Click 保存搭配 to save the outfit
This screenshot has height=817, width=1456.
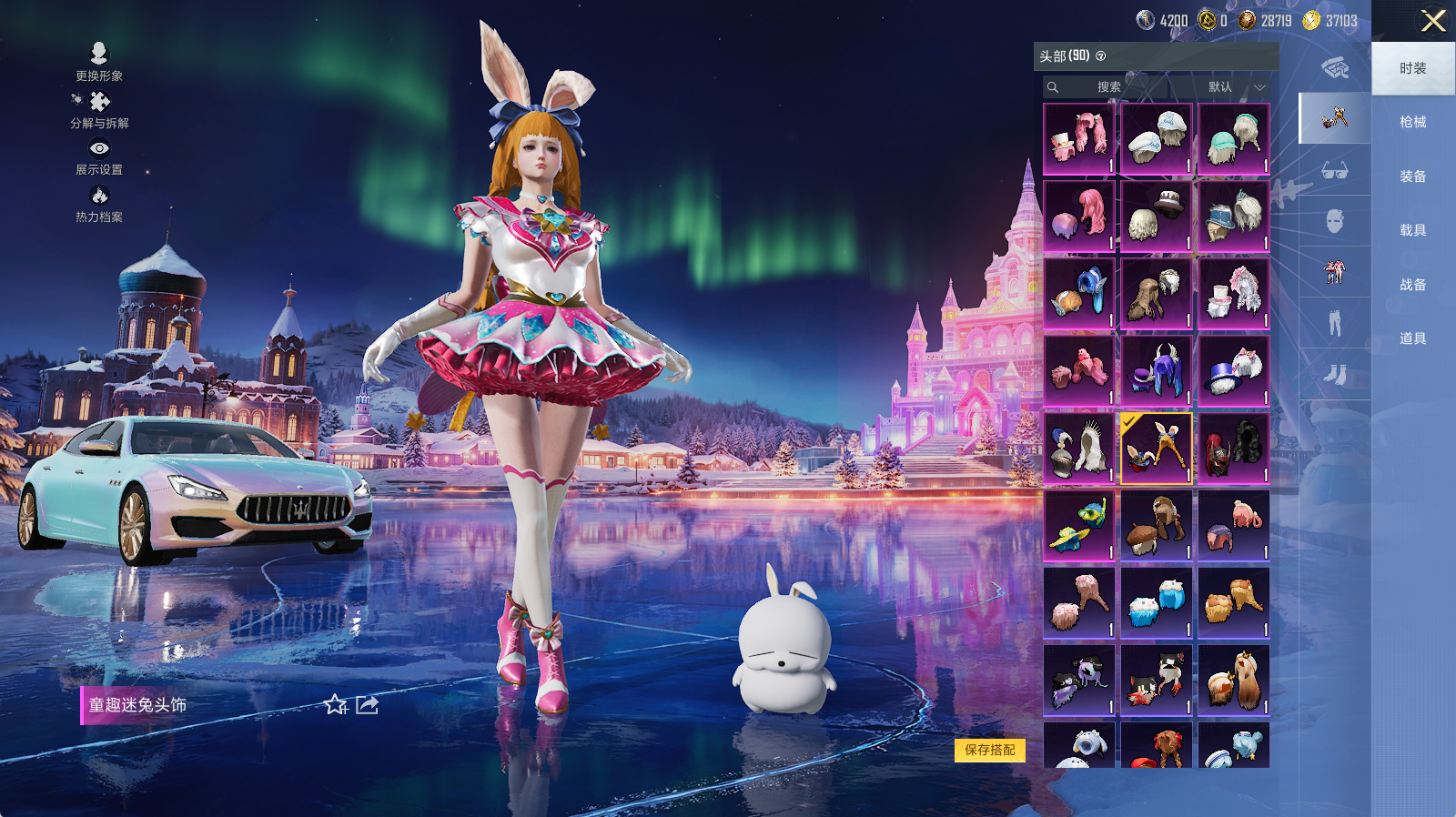point(990,750)
